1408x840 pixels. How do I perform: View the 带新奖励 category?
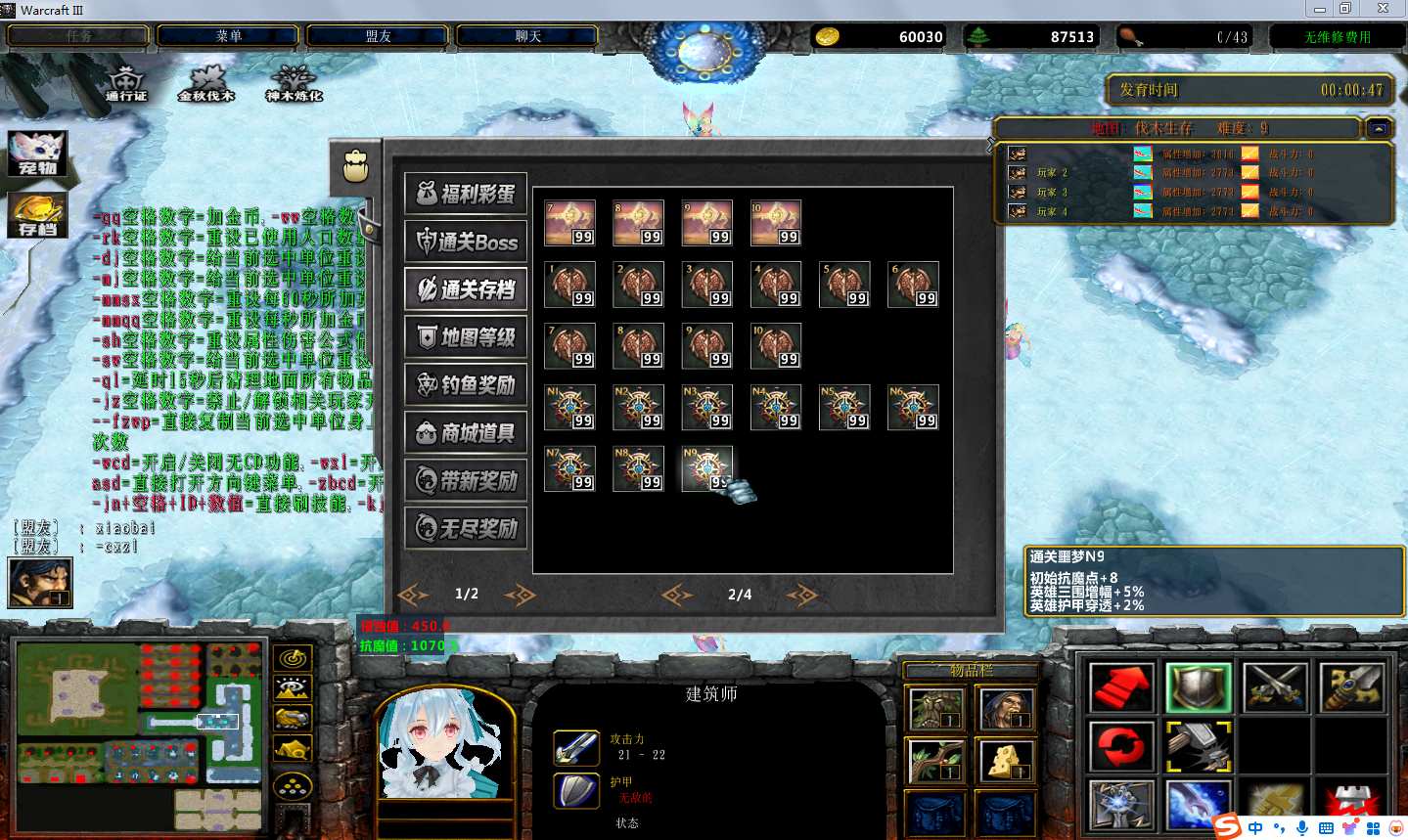tap(466, 480)
